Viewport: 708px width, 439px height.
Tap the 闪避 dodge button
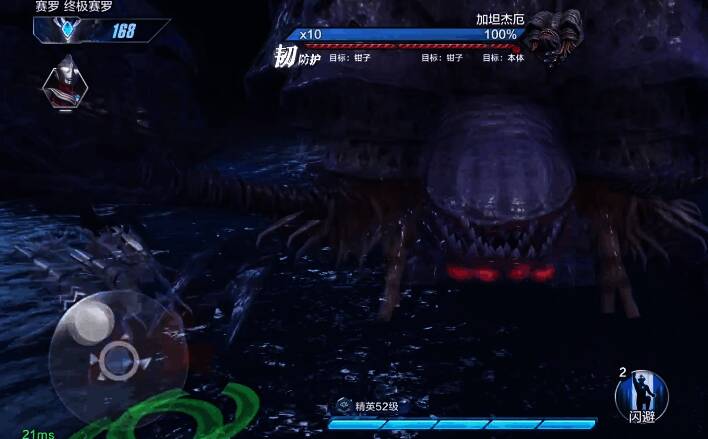(643, 397)
